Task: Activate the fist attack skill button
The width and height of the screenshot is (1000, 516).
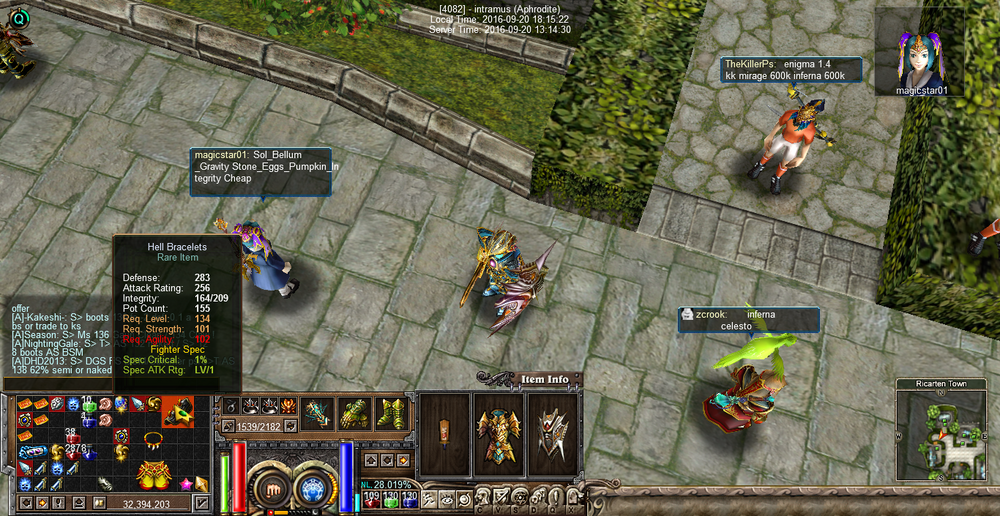Action: pyautogui.click(x=270, y=488)
